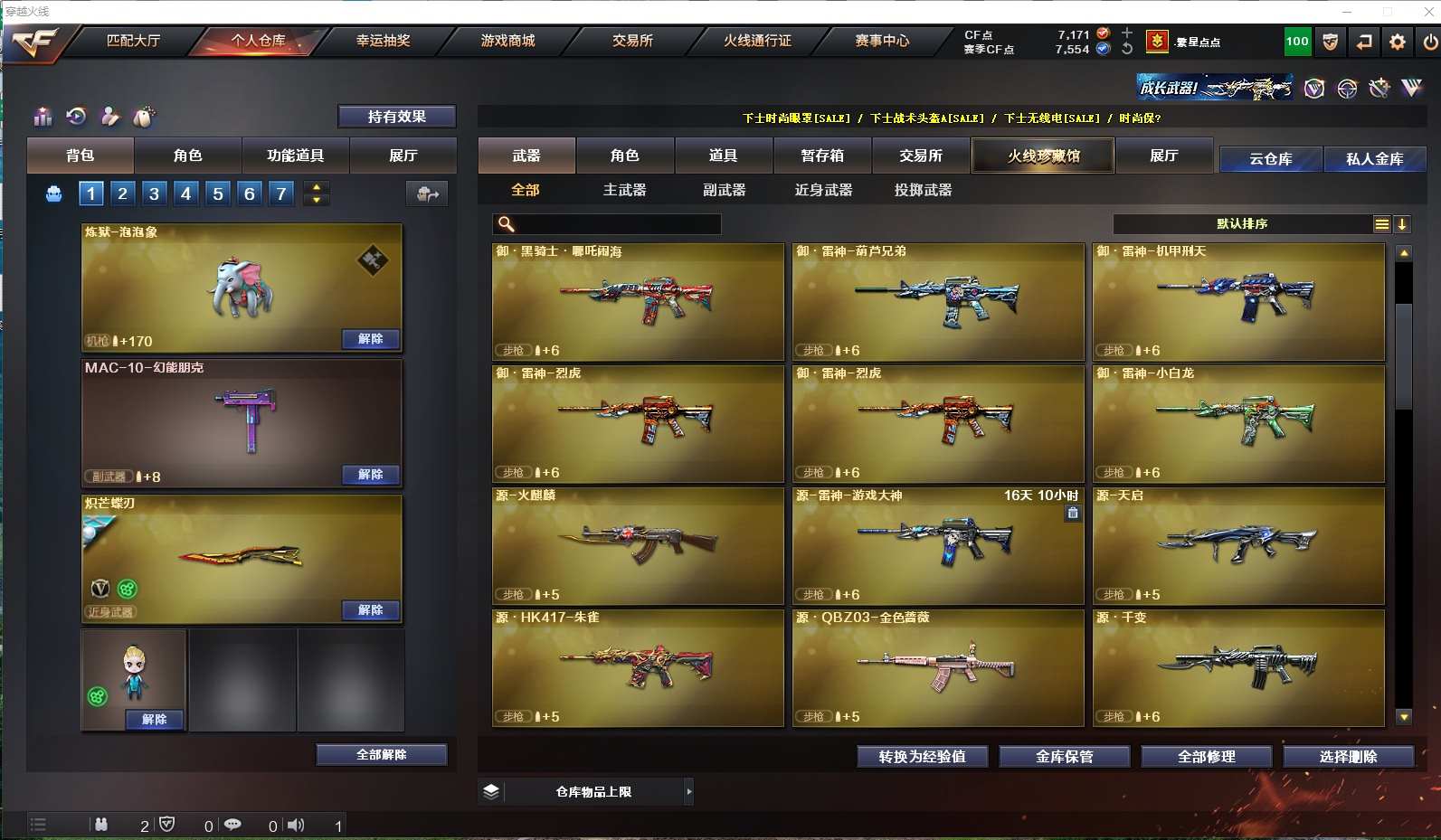Open the gear settings icon

click(1398, 42)
